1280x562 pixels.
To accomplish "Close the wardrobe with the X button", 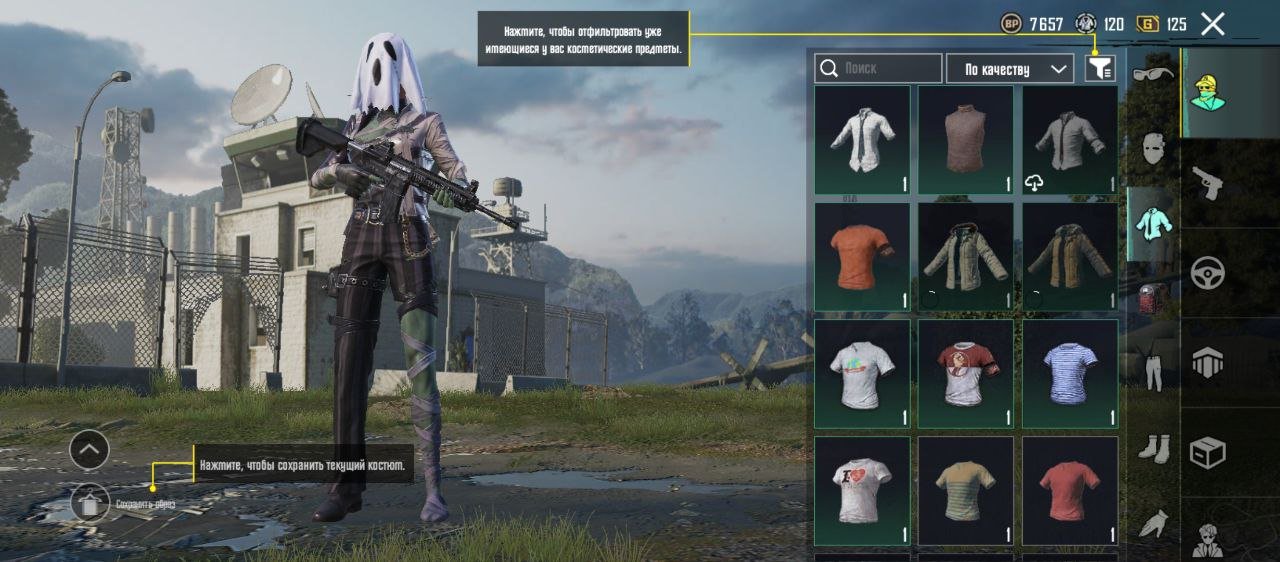I will 1212,25.
